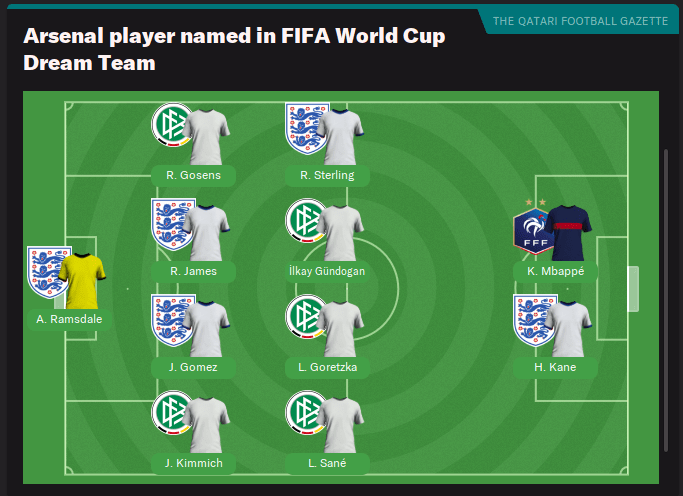Open The Qatari Football Gazette source tag
Screen dimensions: 683x496
(579, 20)
